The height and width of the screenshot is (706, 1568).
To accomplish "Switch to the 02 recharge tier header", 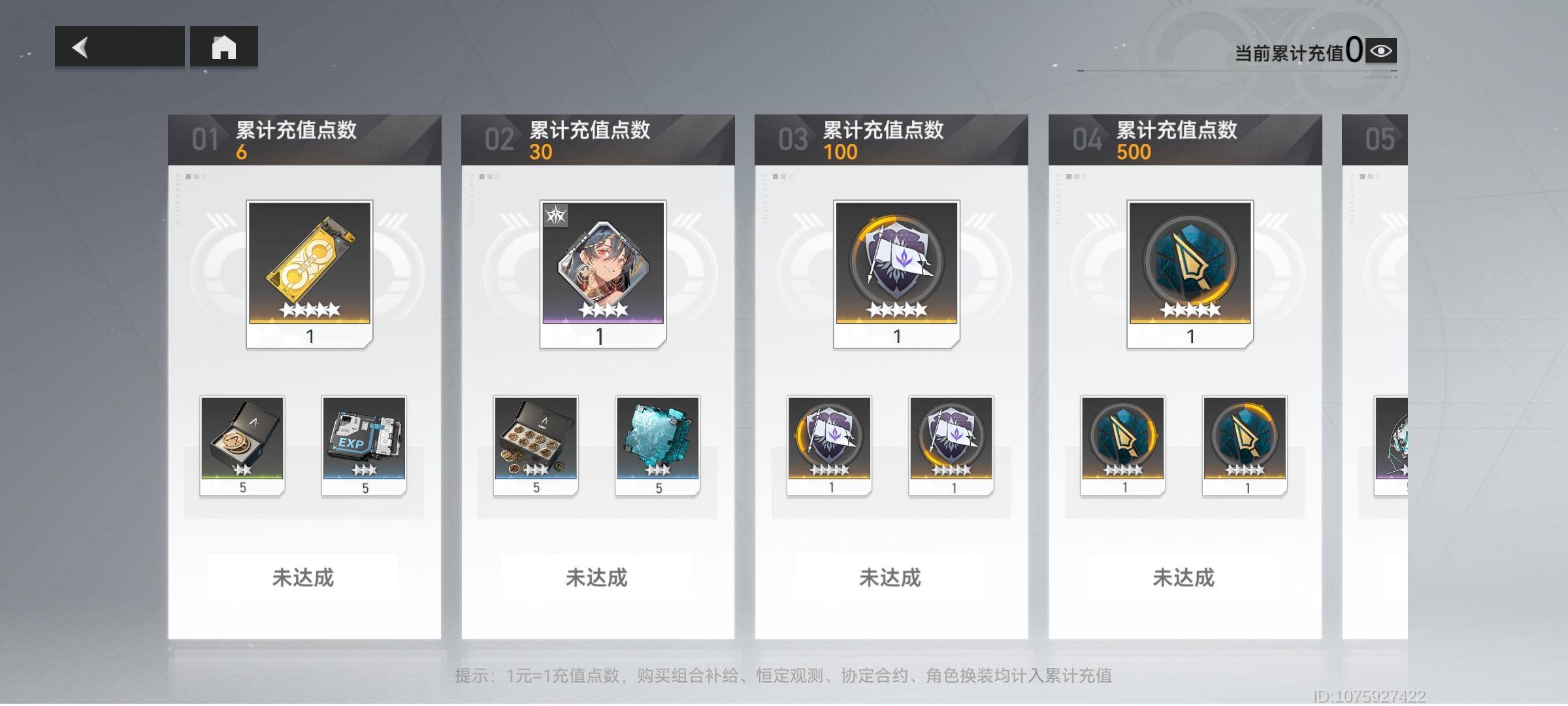I will [598, 139].
